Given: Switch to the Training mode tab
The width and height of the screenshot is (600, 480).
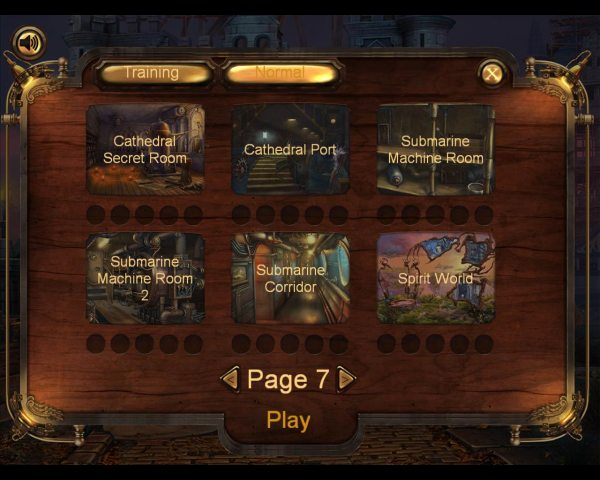Looking at the screenshot, I should (153, 73).
